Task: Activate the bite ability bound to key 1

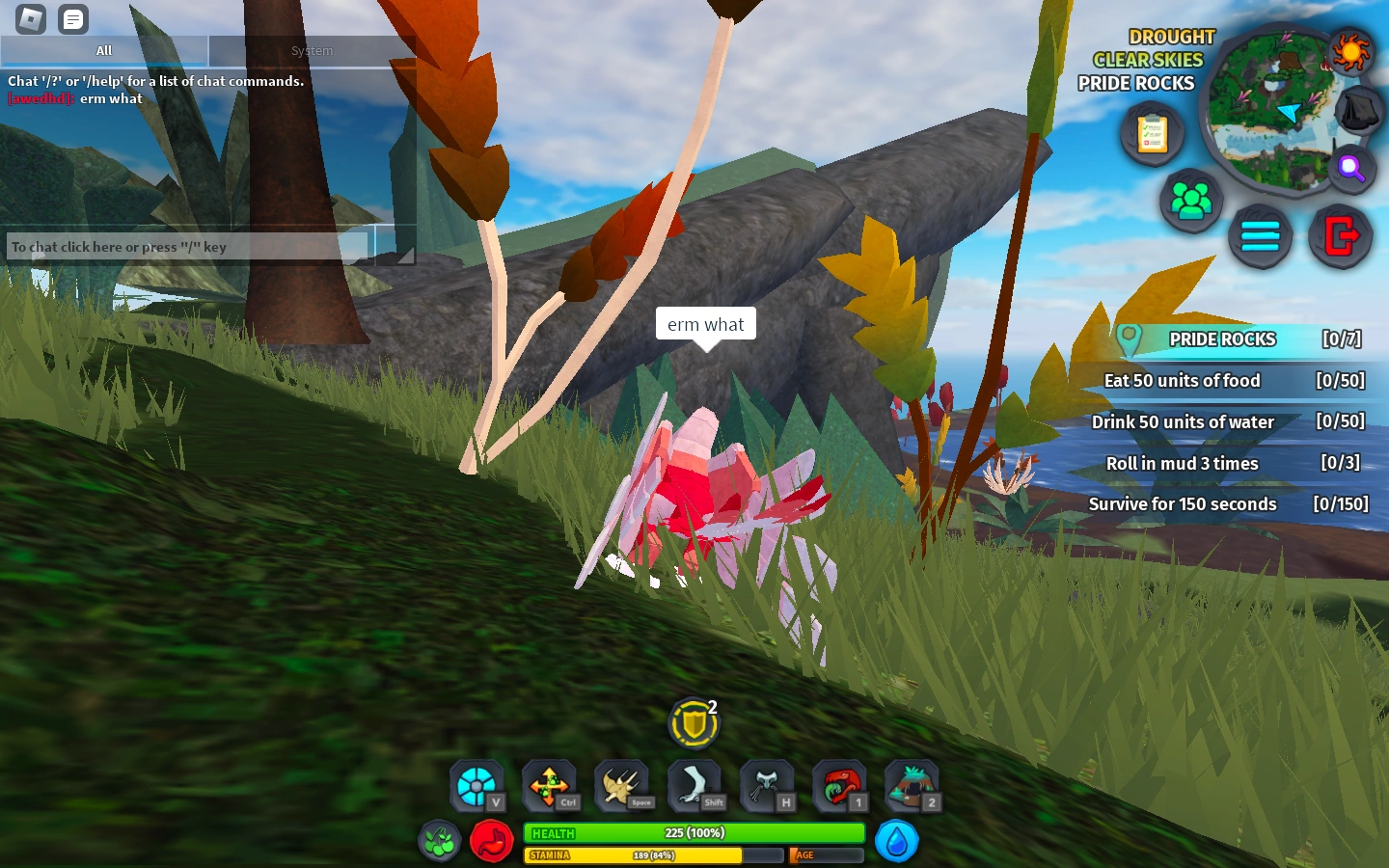Action: coord(839,785)
